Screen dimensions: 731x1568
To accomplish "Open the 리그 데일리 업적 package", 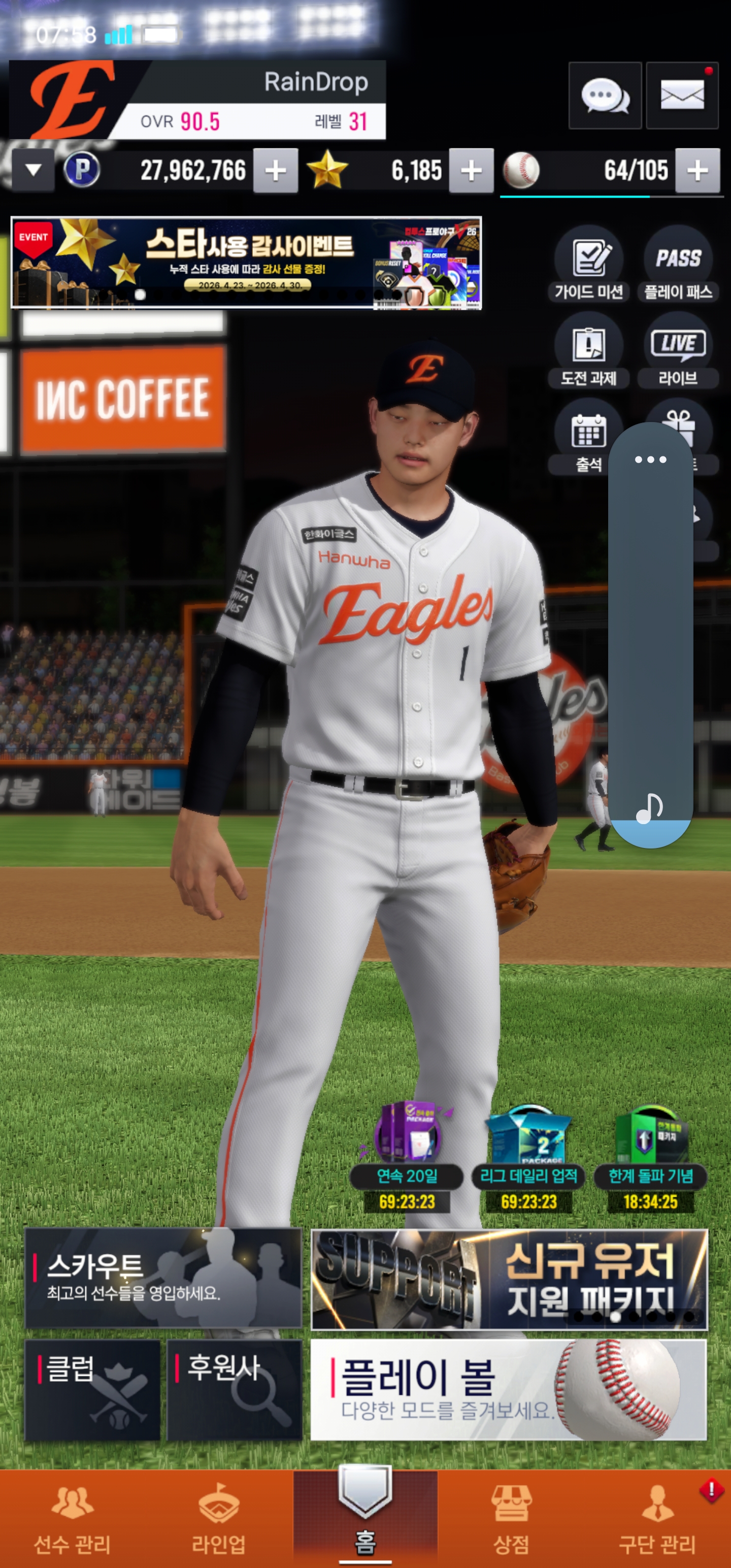I will point(528,1157).
